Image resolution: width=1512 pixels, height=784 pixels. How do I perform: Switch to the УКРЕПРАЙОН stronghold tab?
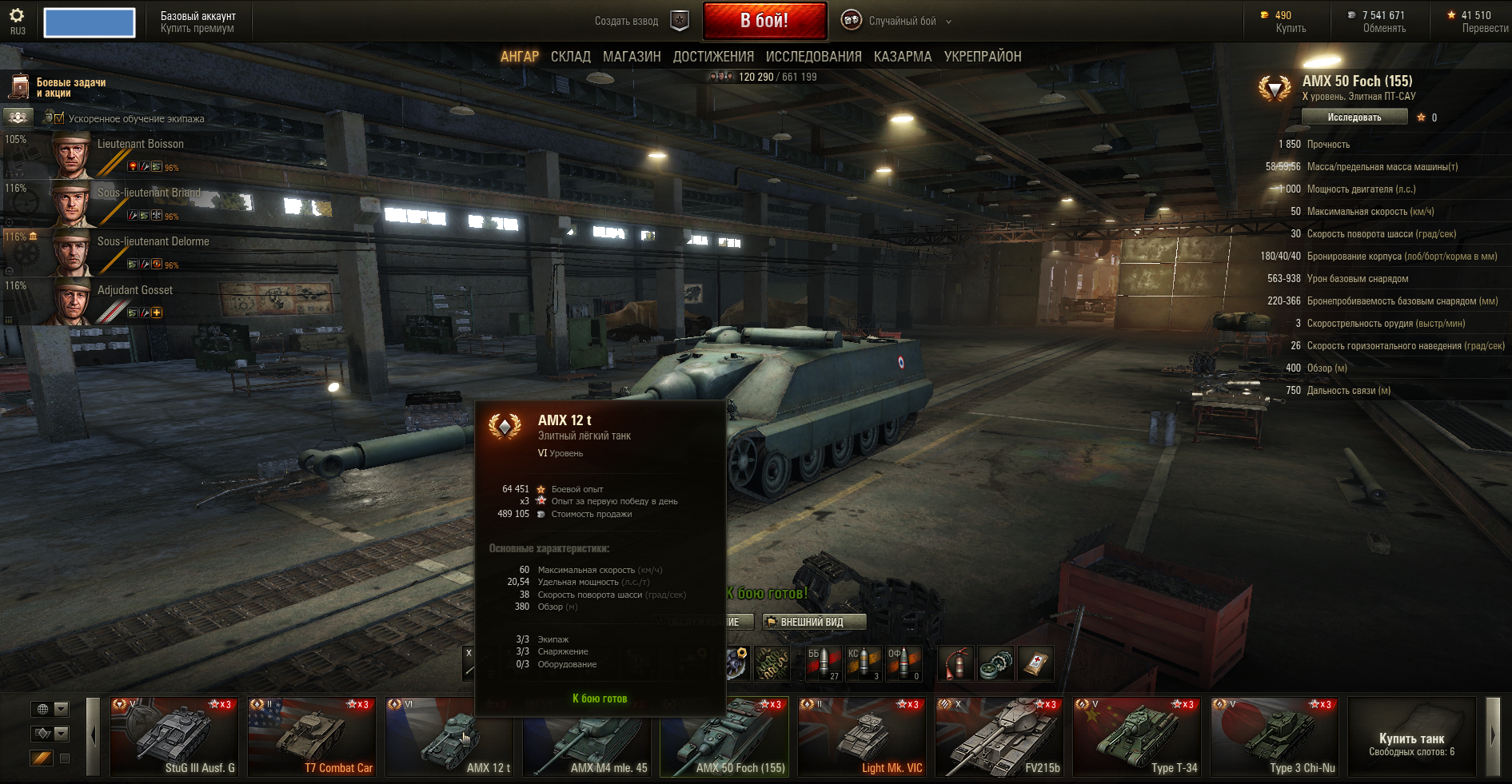tap(982, 57)
